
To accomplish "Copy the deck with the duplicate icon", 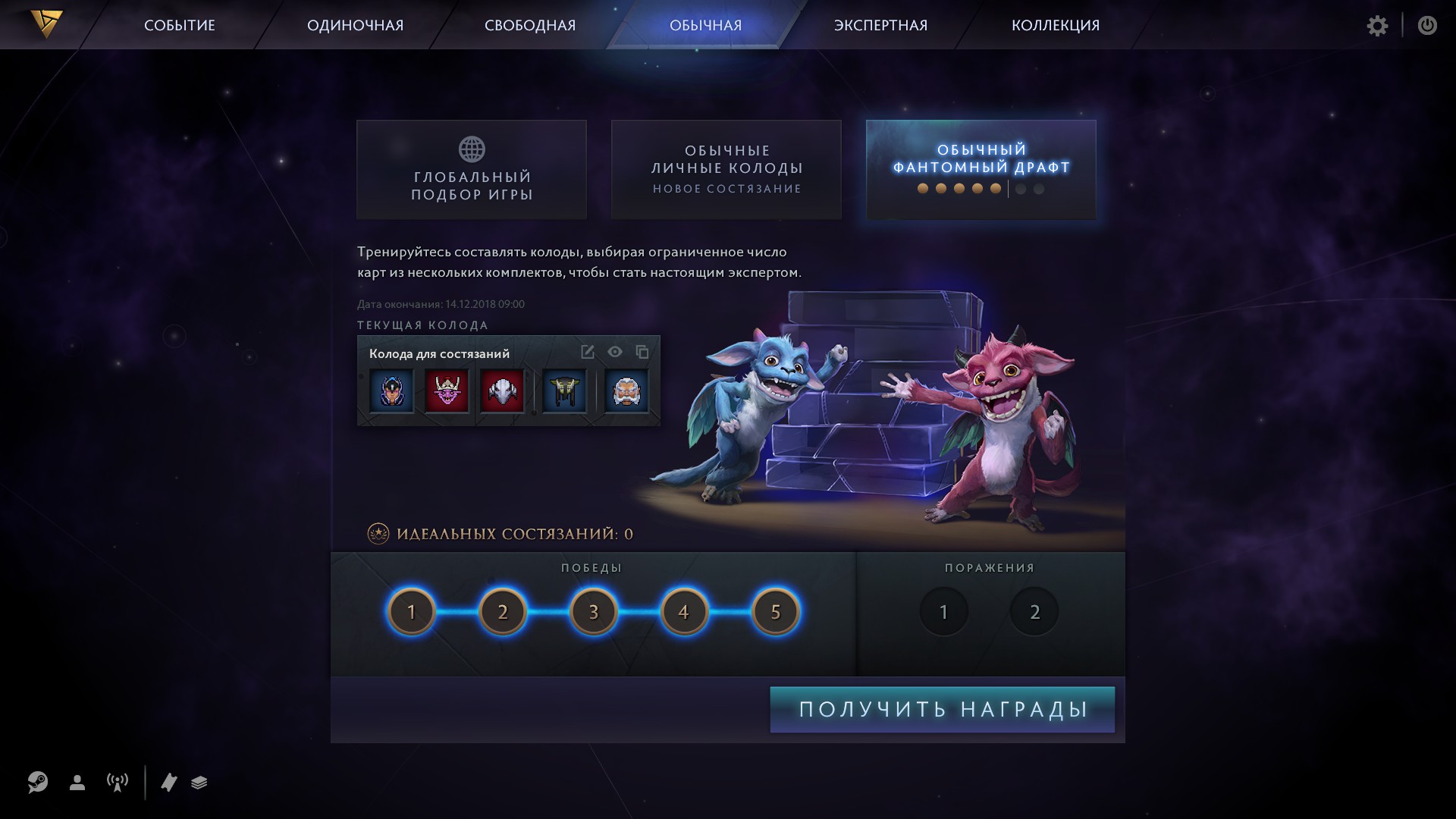I will pyautogui.click(x=642, y=352).
